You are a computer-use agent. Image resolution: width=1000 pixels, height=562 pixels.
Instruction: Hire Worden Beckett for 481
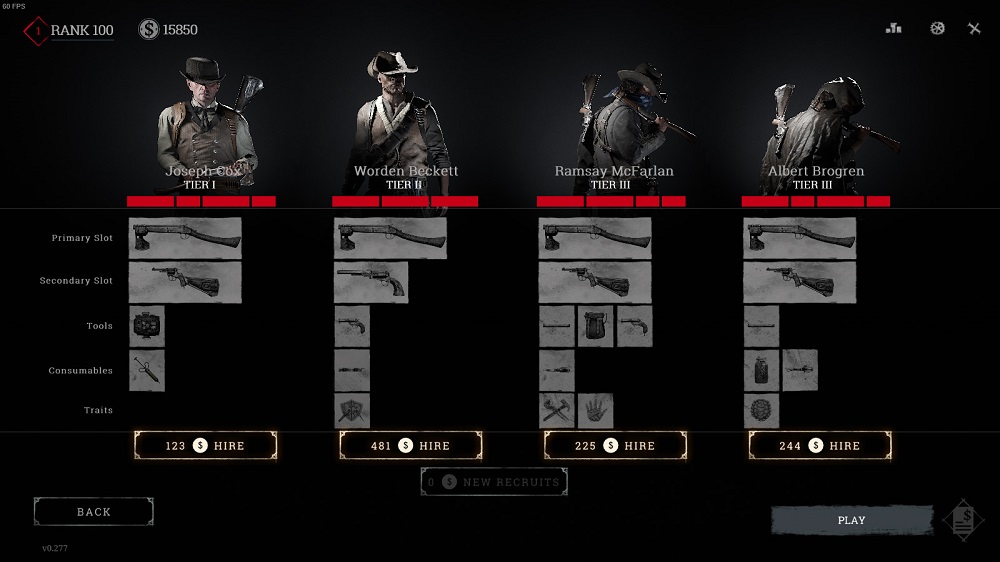[411, 446]
